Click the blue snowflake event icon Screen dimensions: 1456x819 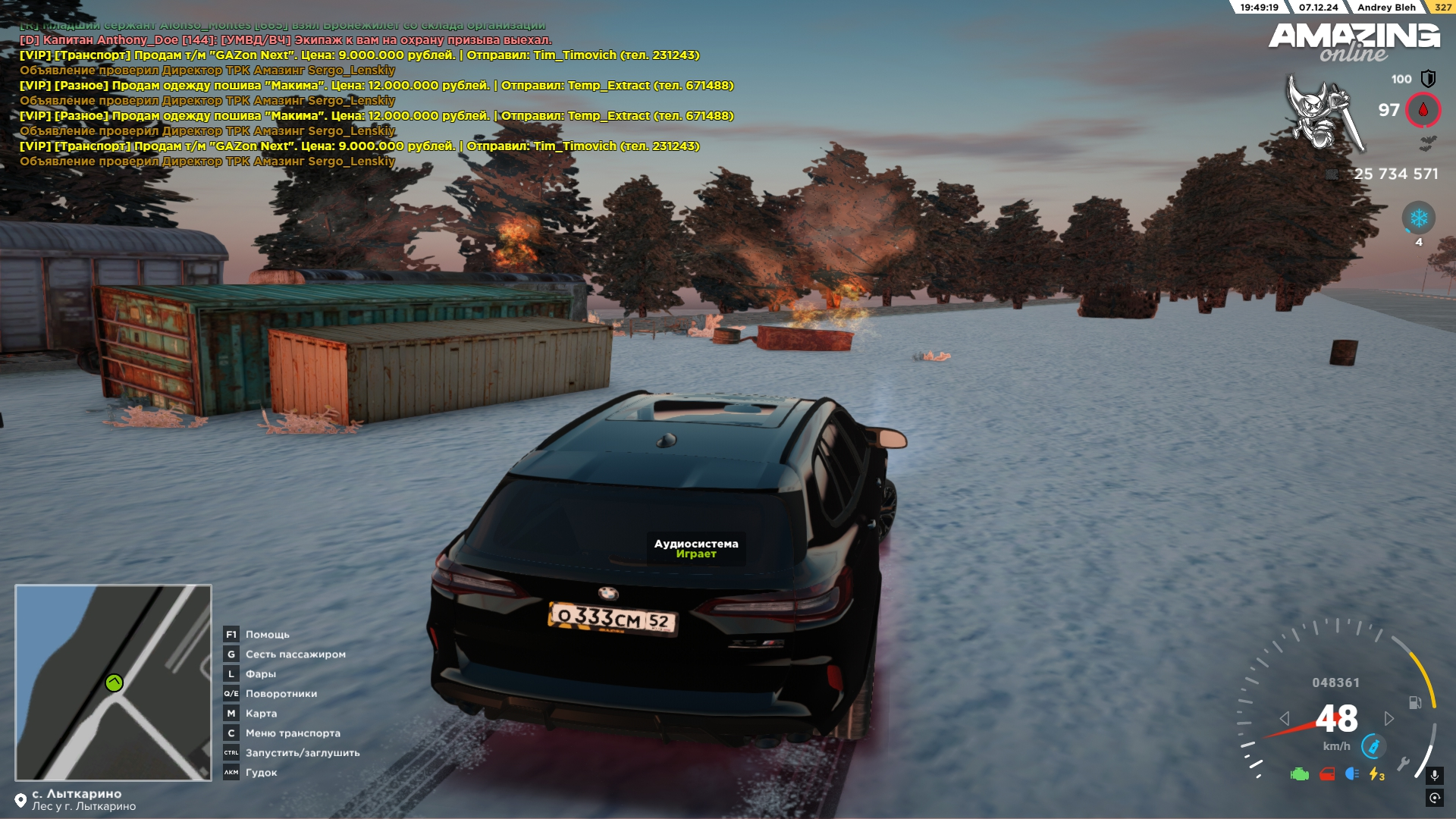[1418, 218]
